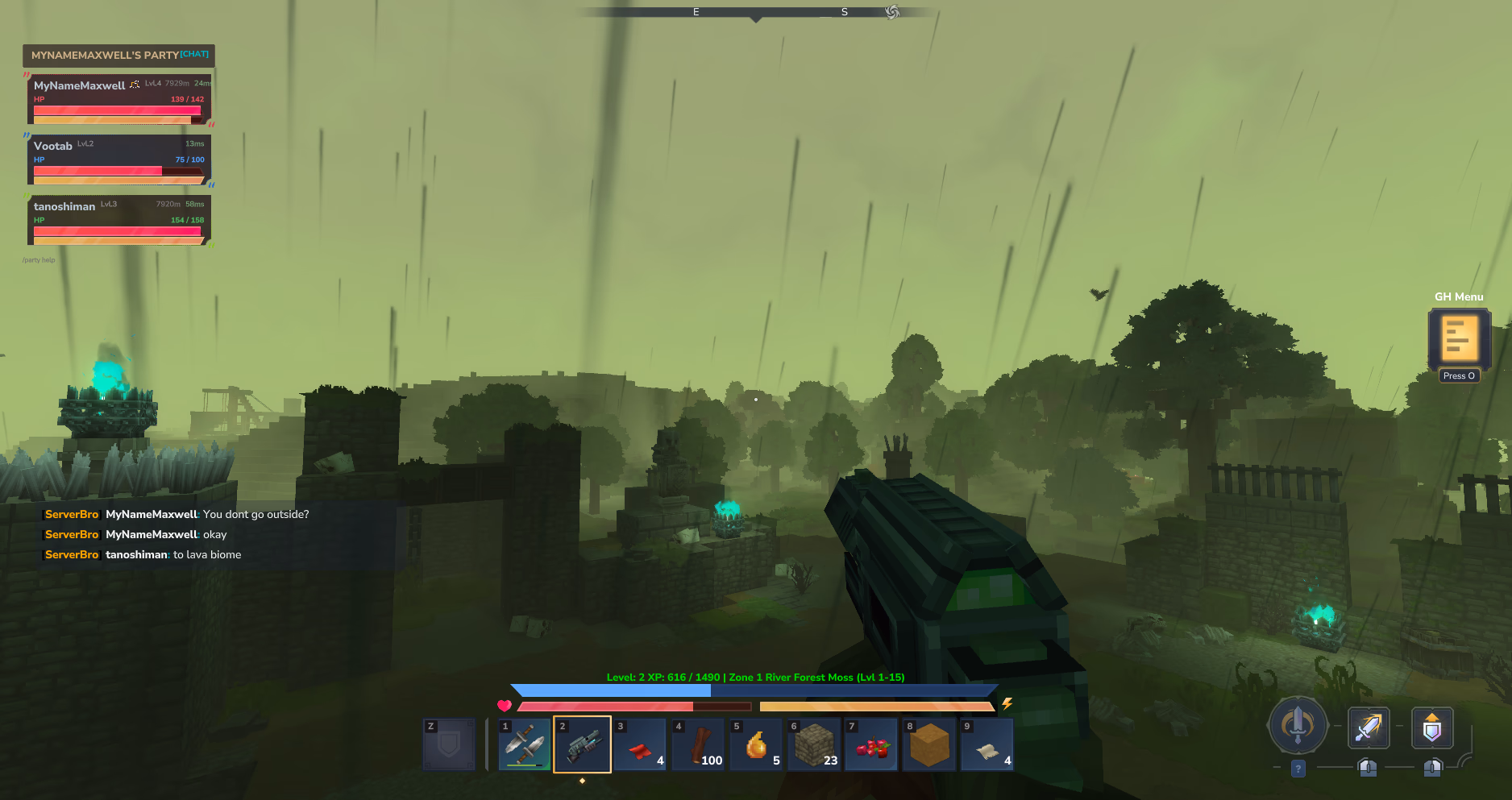Click the spiral icon on the compass bar
This screenshot has height=800, width=1512.
pyautogui.click(x=891, y=12)
